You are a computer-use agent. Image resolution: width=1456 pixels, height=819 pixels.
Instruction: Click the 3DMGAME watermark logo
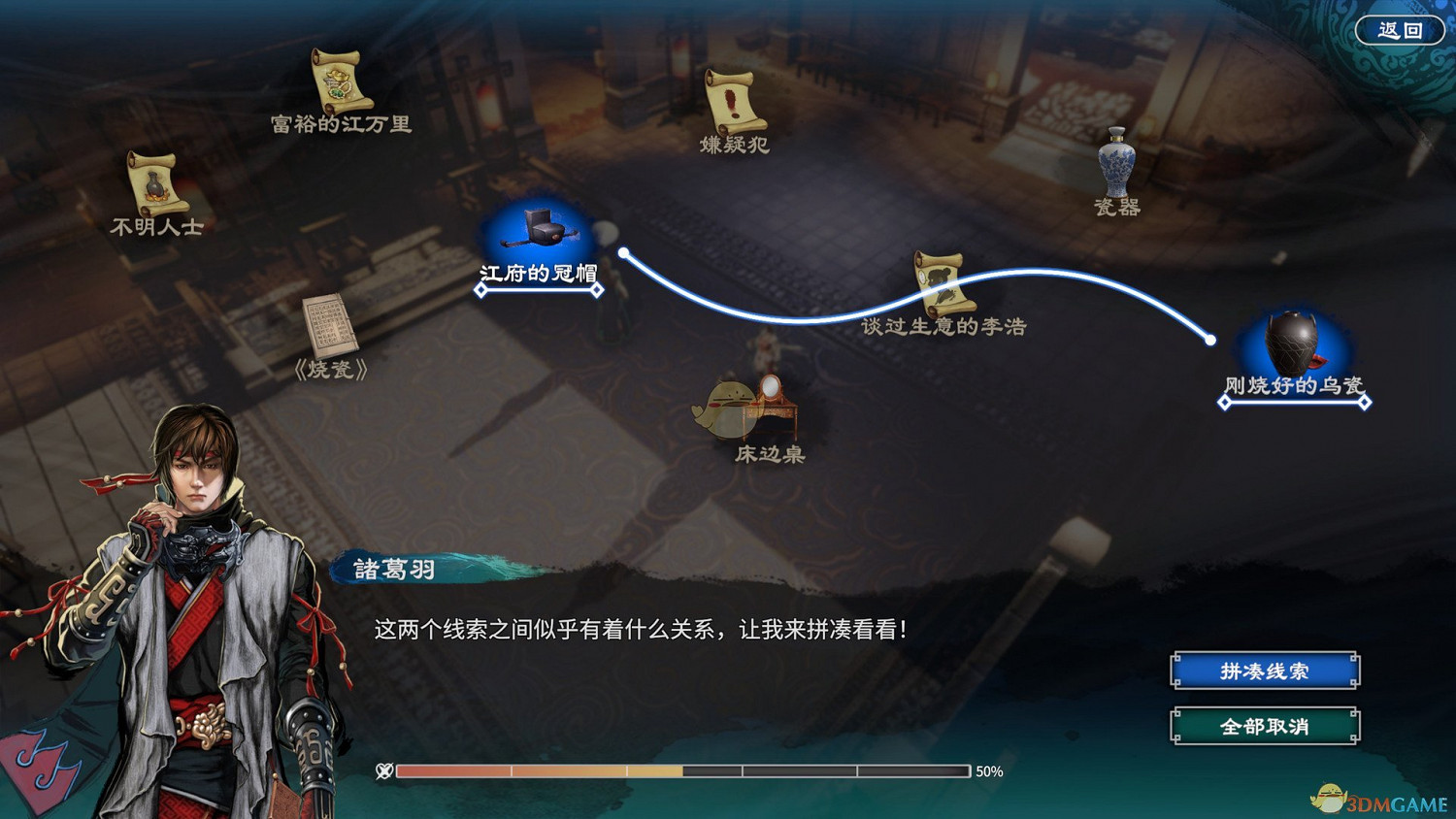tap(1378, 798)
